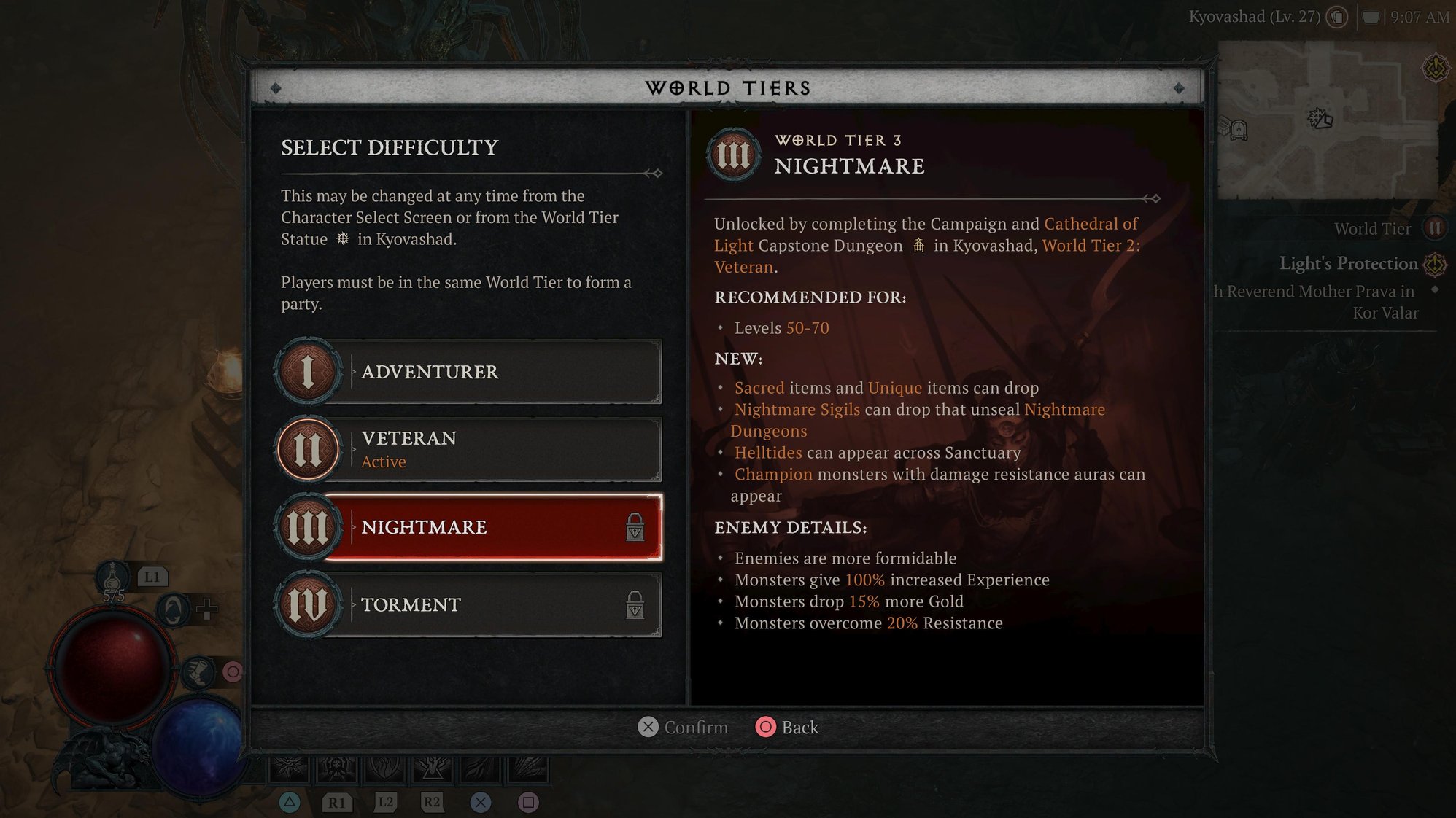This screenshot has height=818, width=1456.
Task: Select the active Veteran difficulty tier
Action: click(x=474, y=448)
